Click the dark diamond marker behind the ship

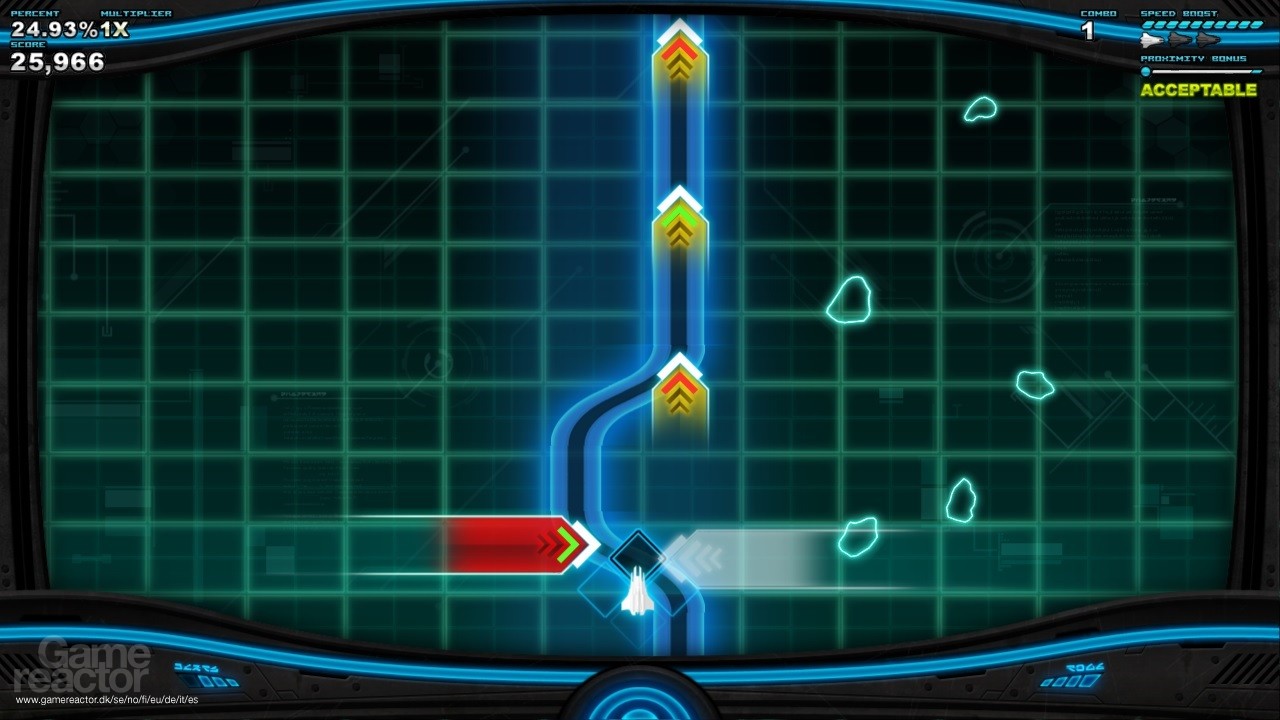(638, 550)
